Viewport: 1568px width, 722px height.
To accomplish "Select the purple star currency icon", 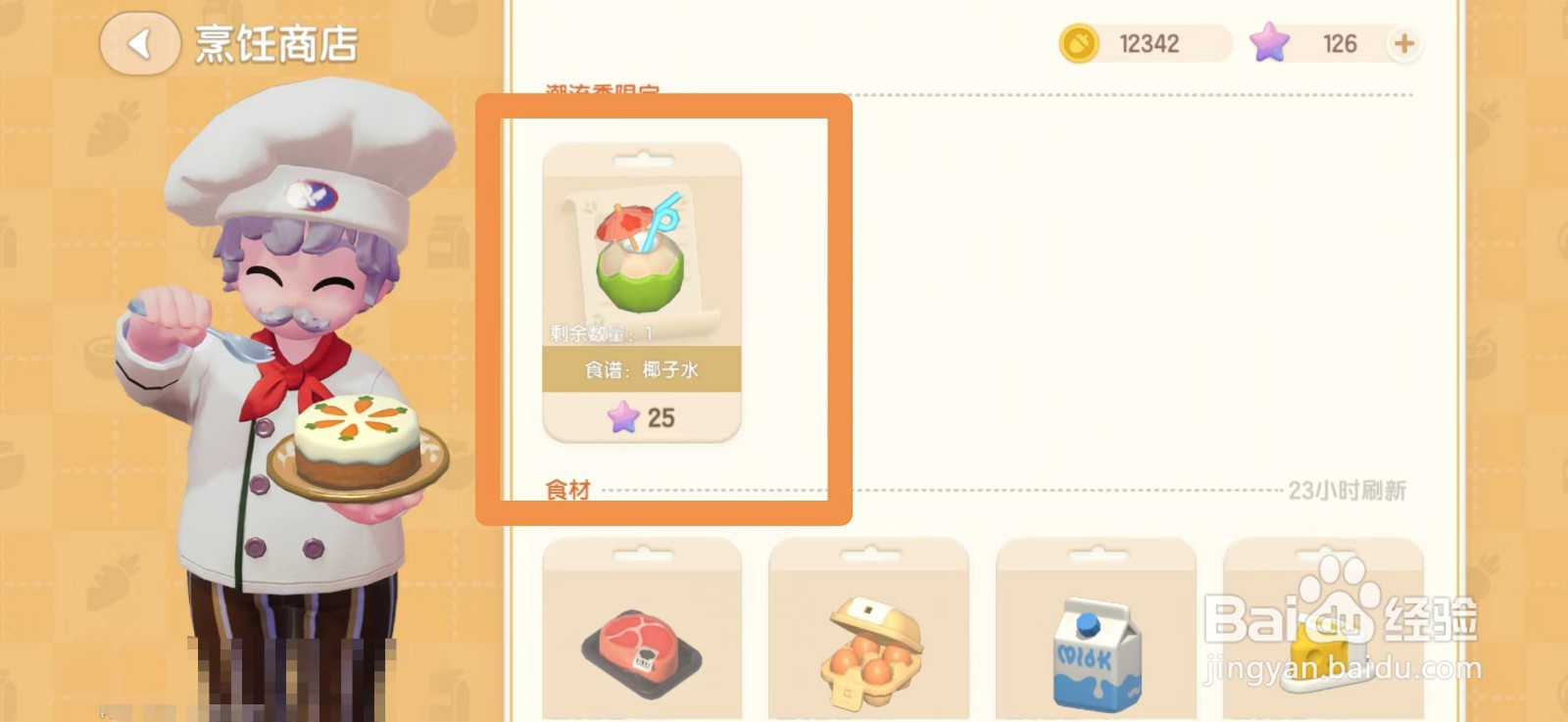I will [1272, 43].
